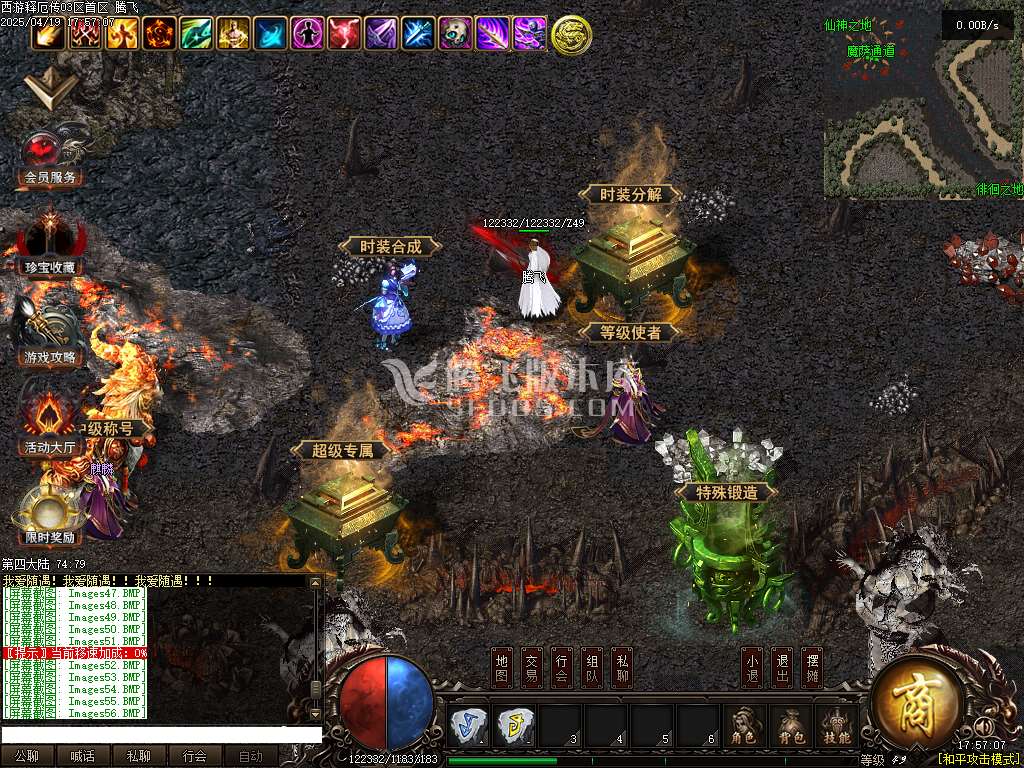Open the 技能 skills panel
Image resolution: width=1024 pixels, height=768 pixels.
pyautogui.click(x=837, y=727)
